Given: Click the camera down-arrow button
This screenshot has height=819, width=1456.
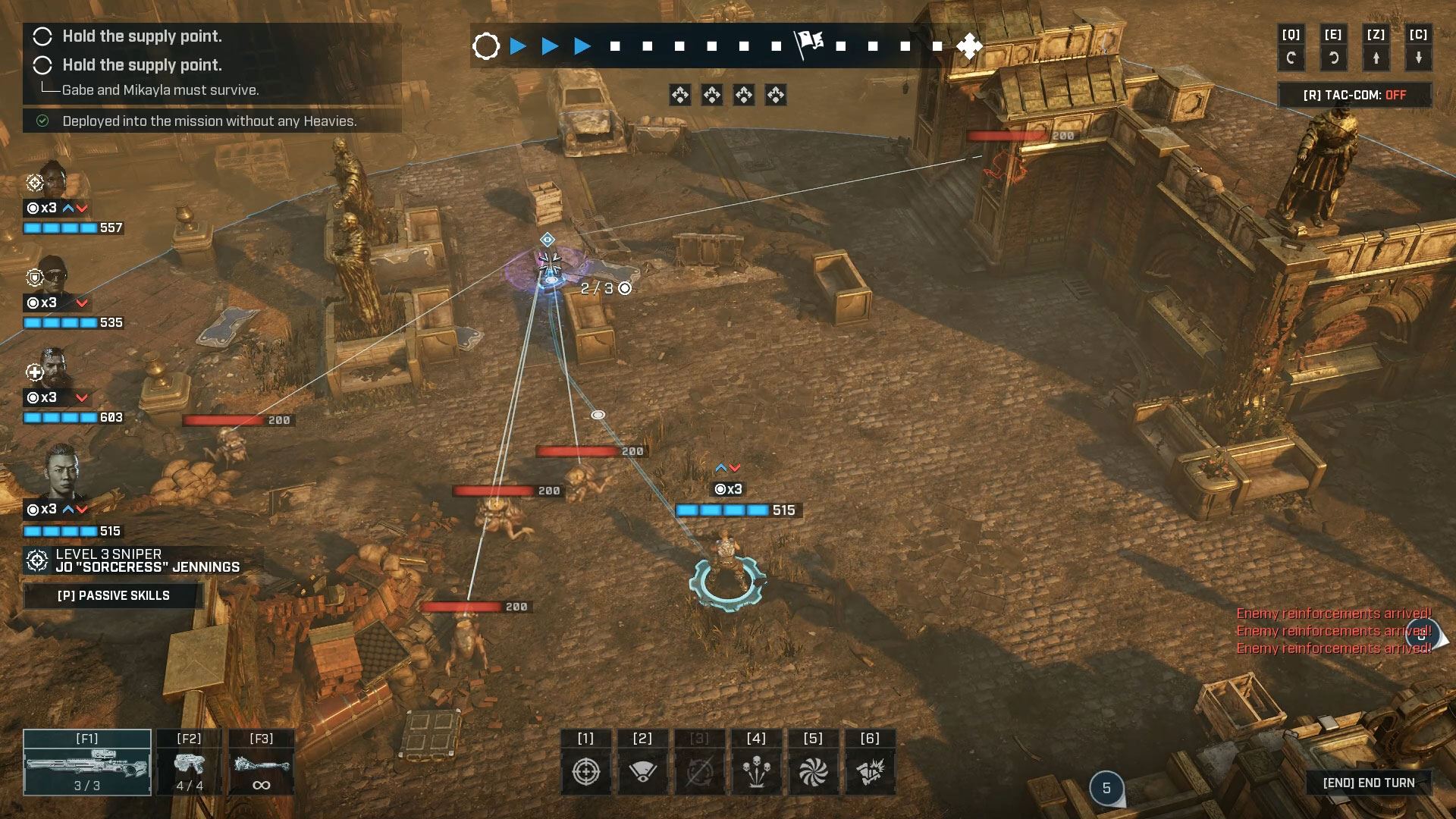Looking at the screenshot, I should point(1418,57).
